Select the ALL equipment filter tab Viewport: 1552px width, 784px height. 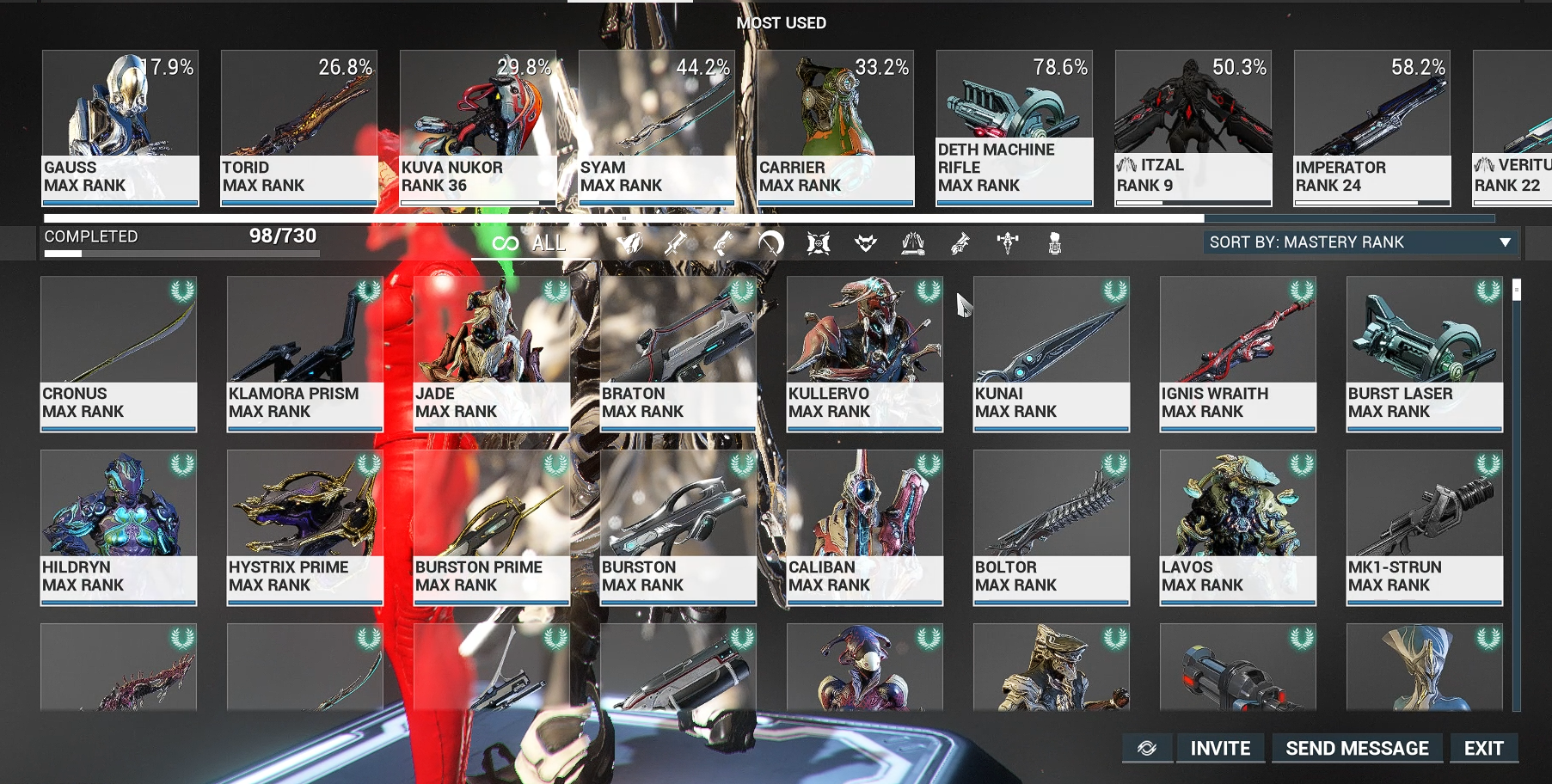(530, 243)
